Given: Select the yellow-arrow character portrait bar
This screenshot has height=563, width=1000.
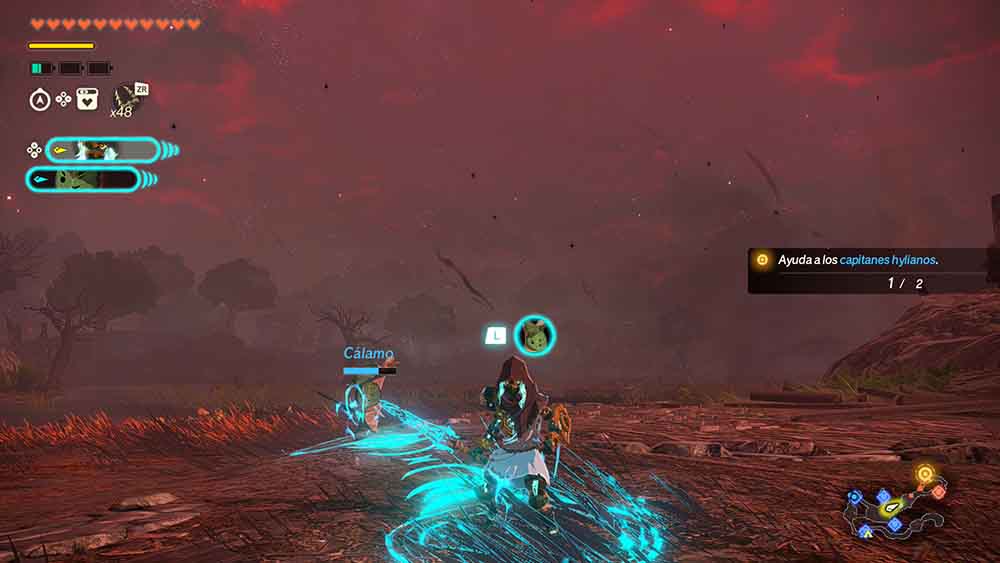Looking at the screenshot, I should pos(101,150).
